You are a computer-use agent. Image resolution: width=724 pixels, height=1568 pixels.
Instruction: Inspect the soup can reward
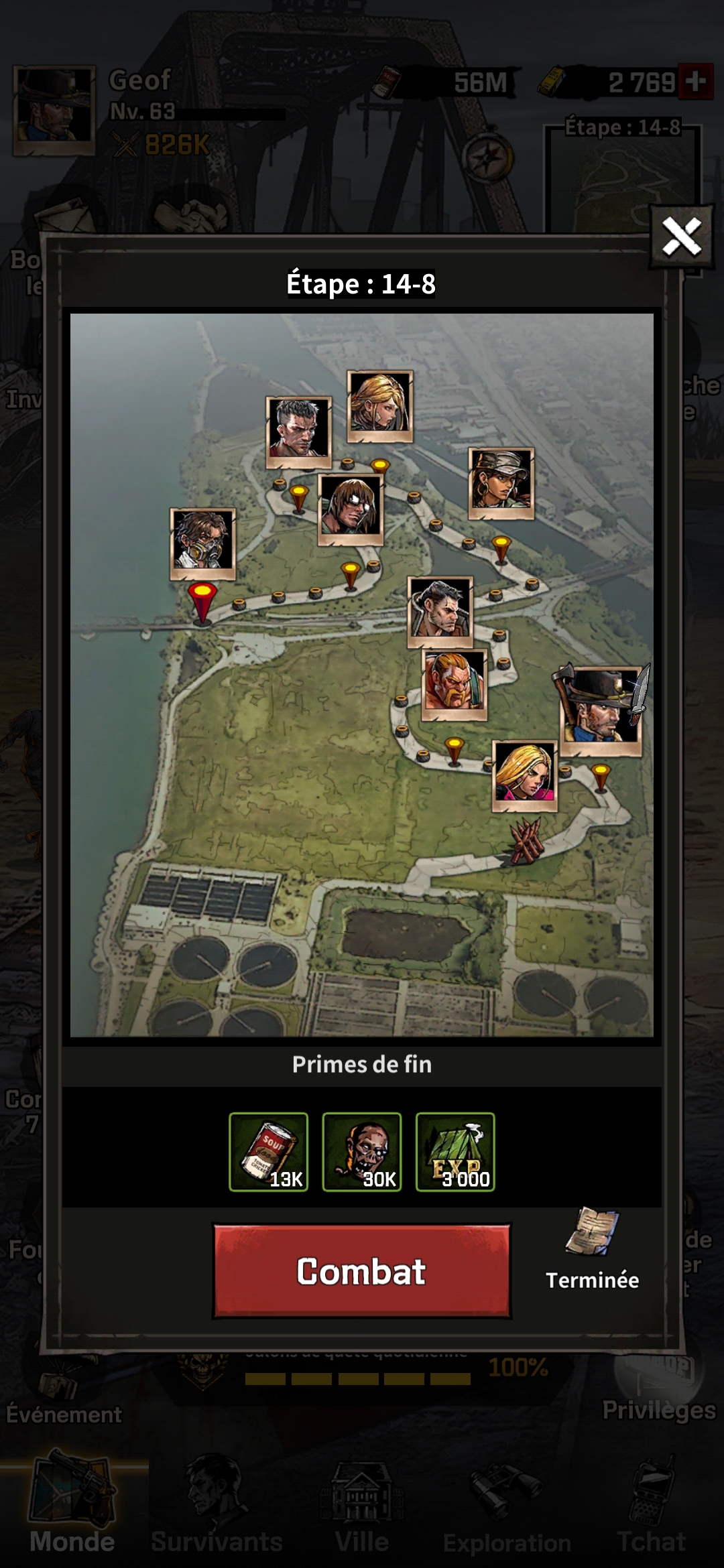click(268, 1152)
